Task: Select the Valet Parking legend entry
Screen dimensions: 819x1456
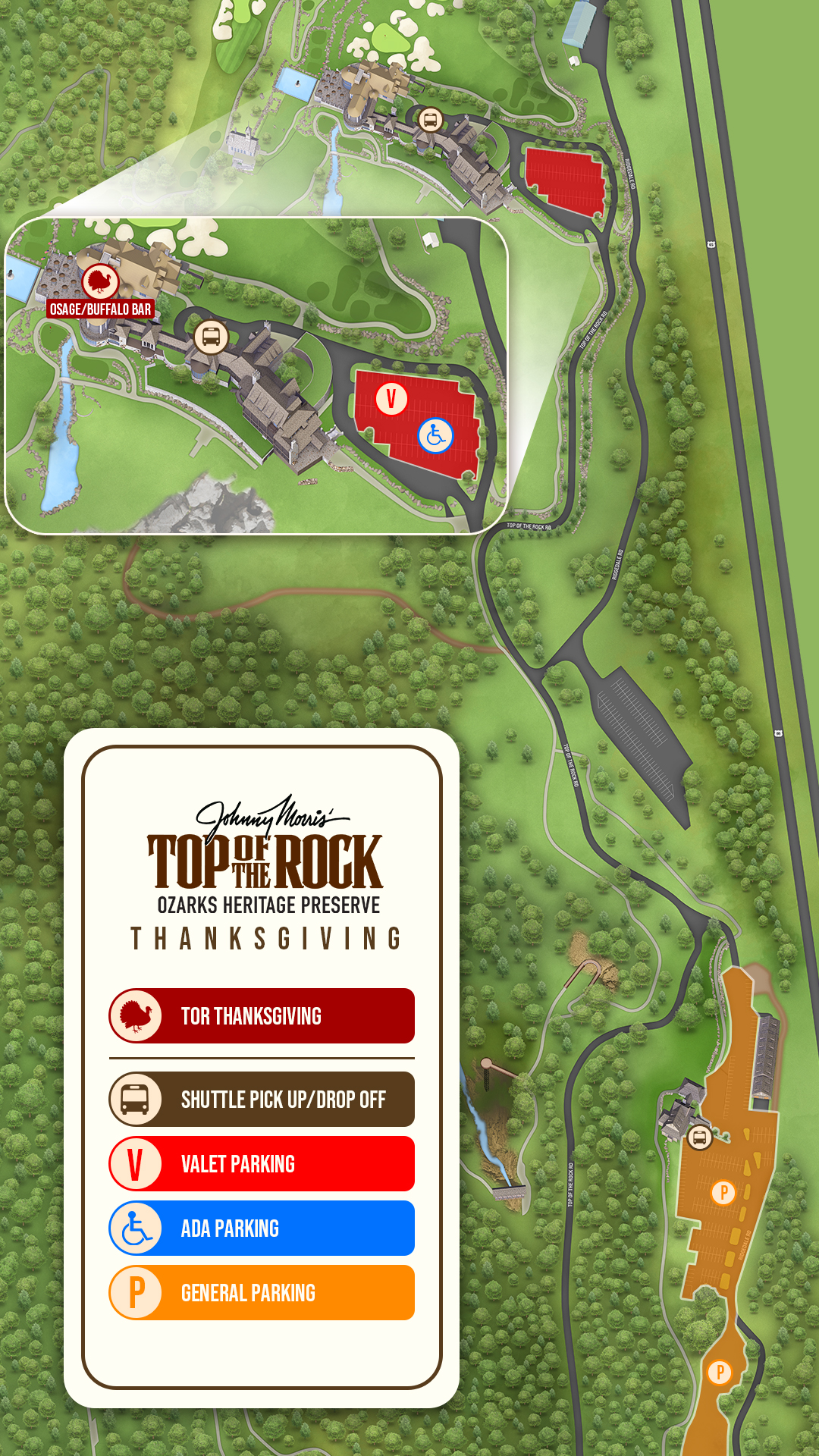Action: tap(262, 1163)
